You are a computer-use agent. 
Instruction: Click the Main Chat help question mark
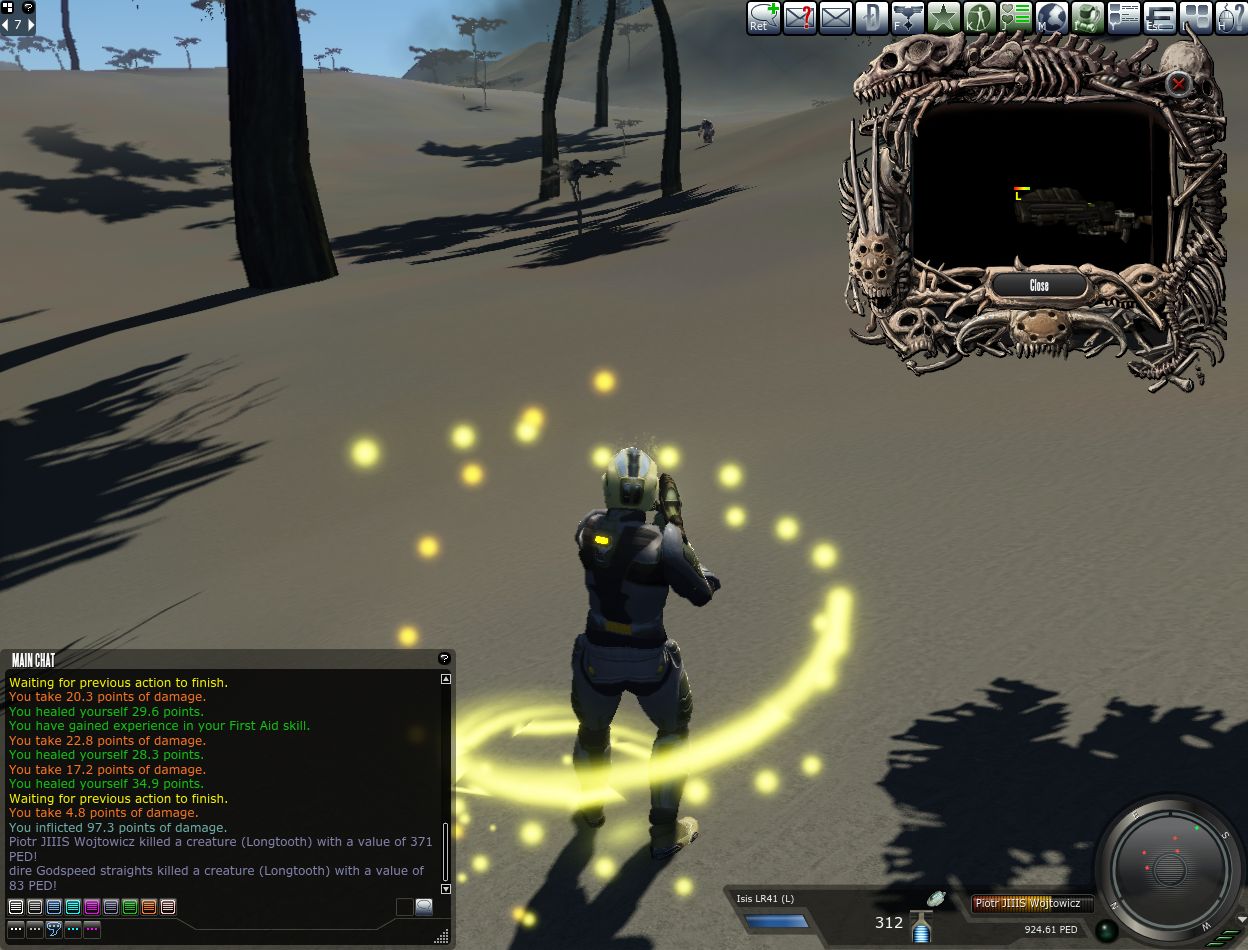pyautogui.click(x=444, y=659)
